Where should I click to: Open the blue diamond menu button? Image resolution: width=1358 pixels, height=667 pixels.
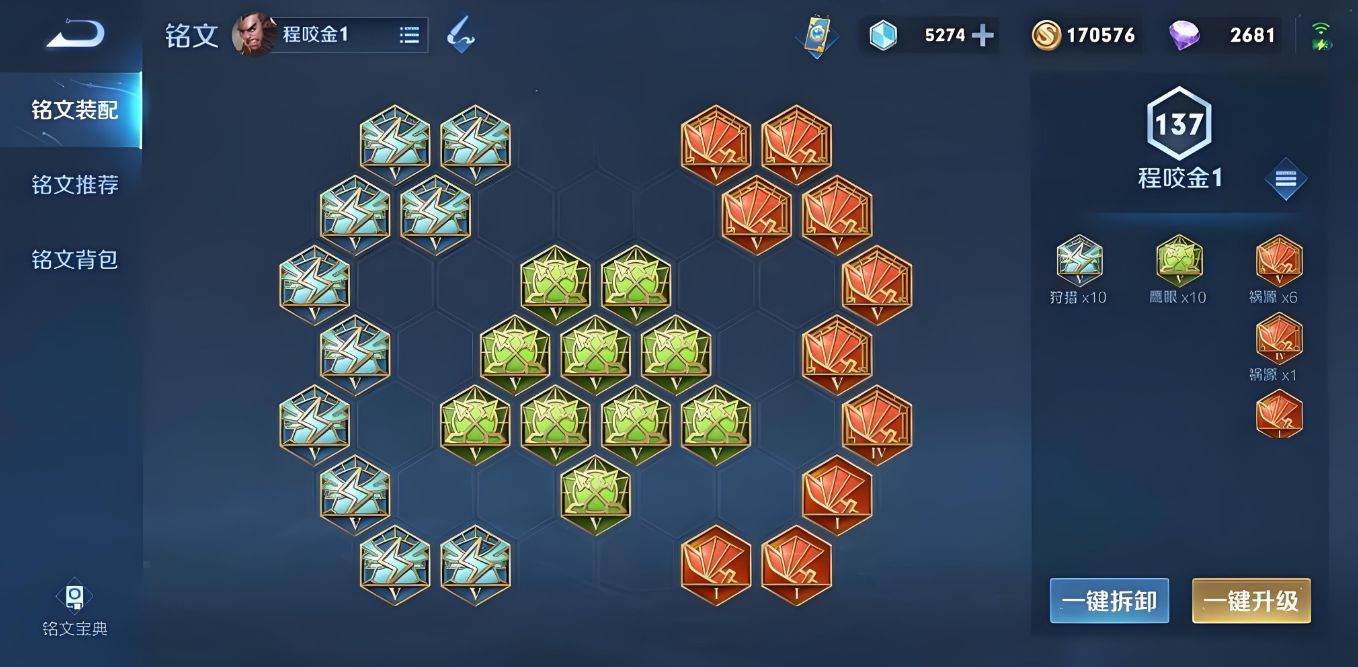coord(1286,179)
